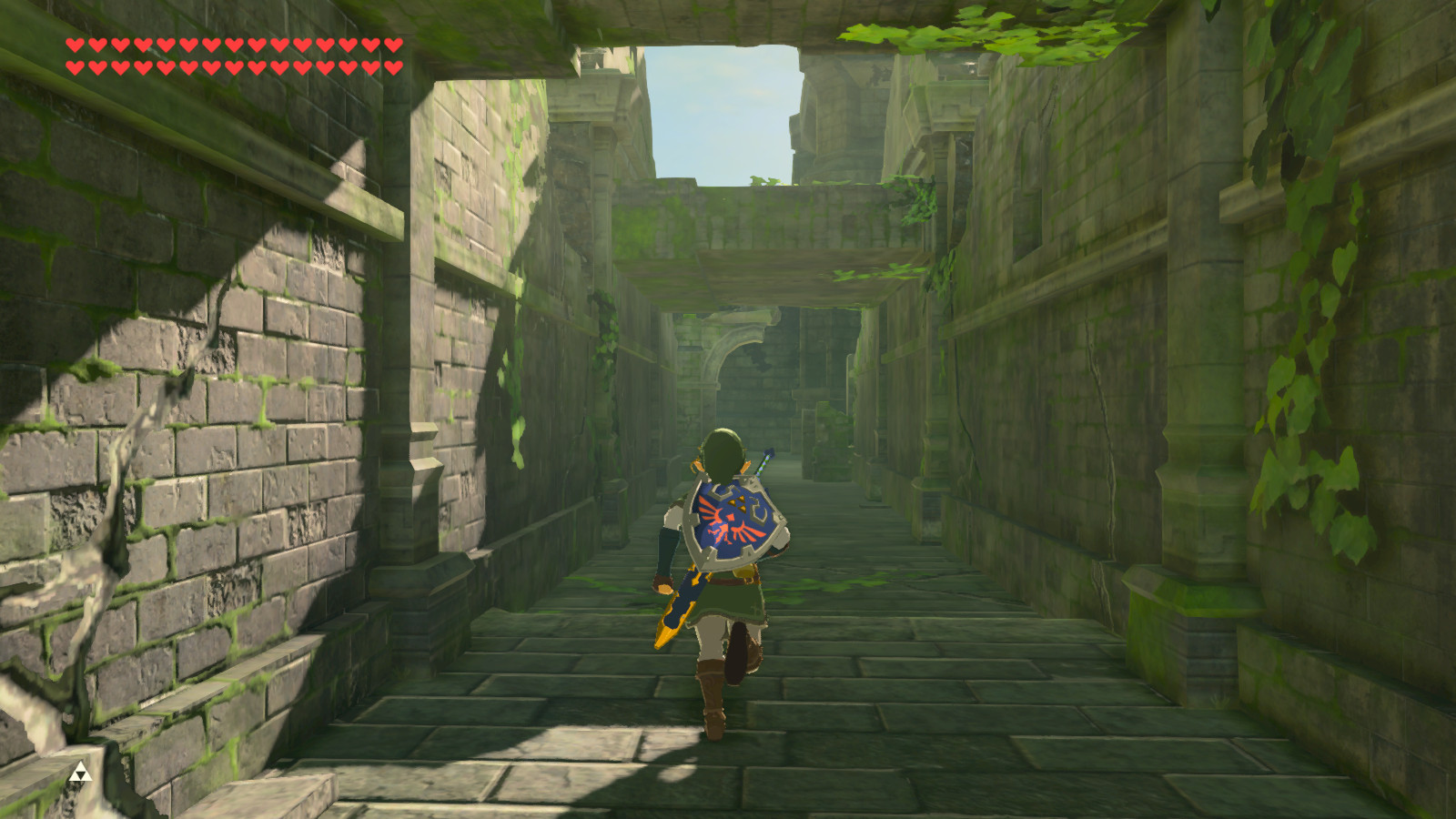Click a heart near the center of row two
Screen dimensions: 1456x819
233,67
